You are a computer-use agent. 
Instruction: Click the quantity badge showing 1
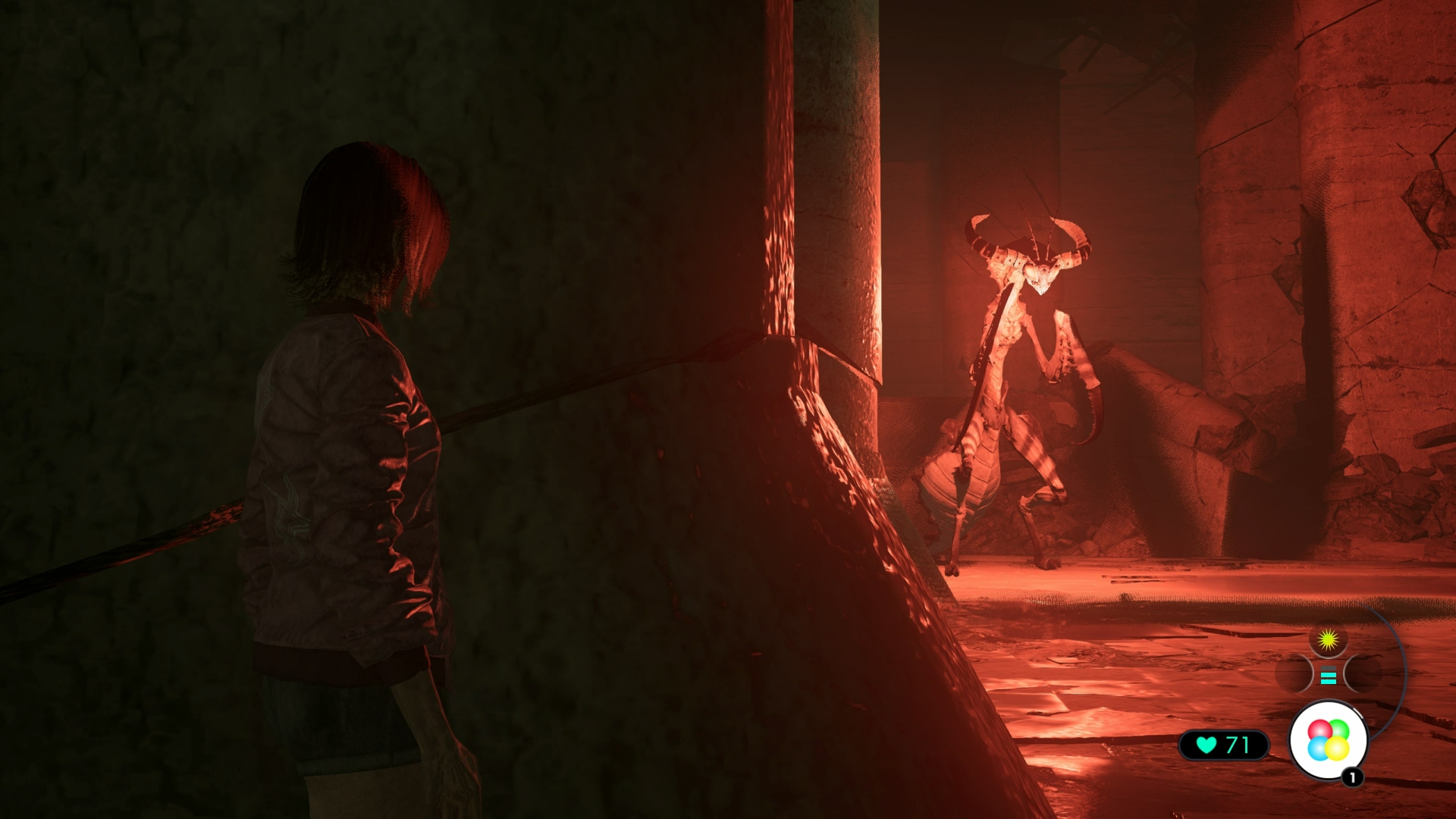tap(1352, 777)
